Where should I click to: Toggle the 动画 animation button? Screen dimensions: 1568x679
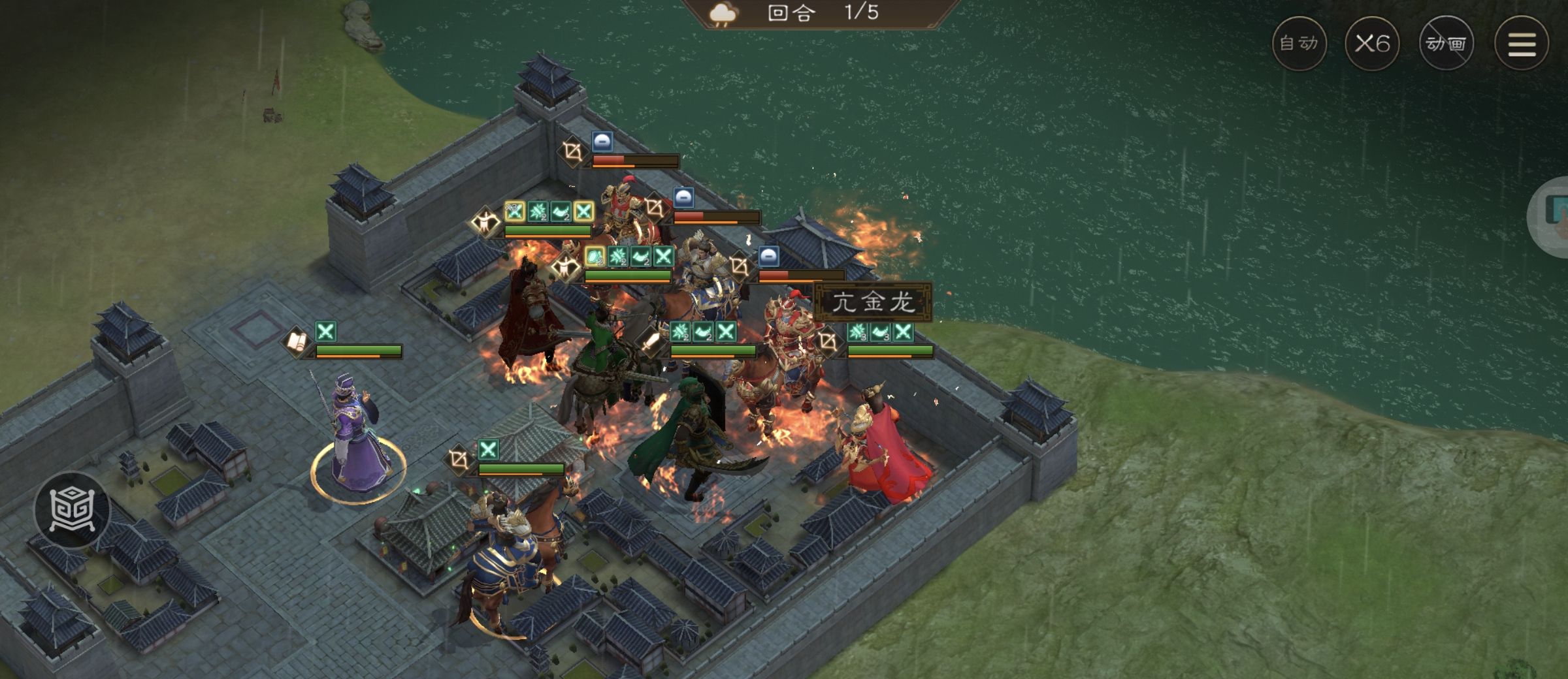click(1446, 44)
